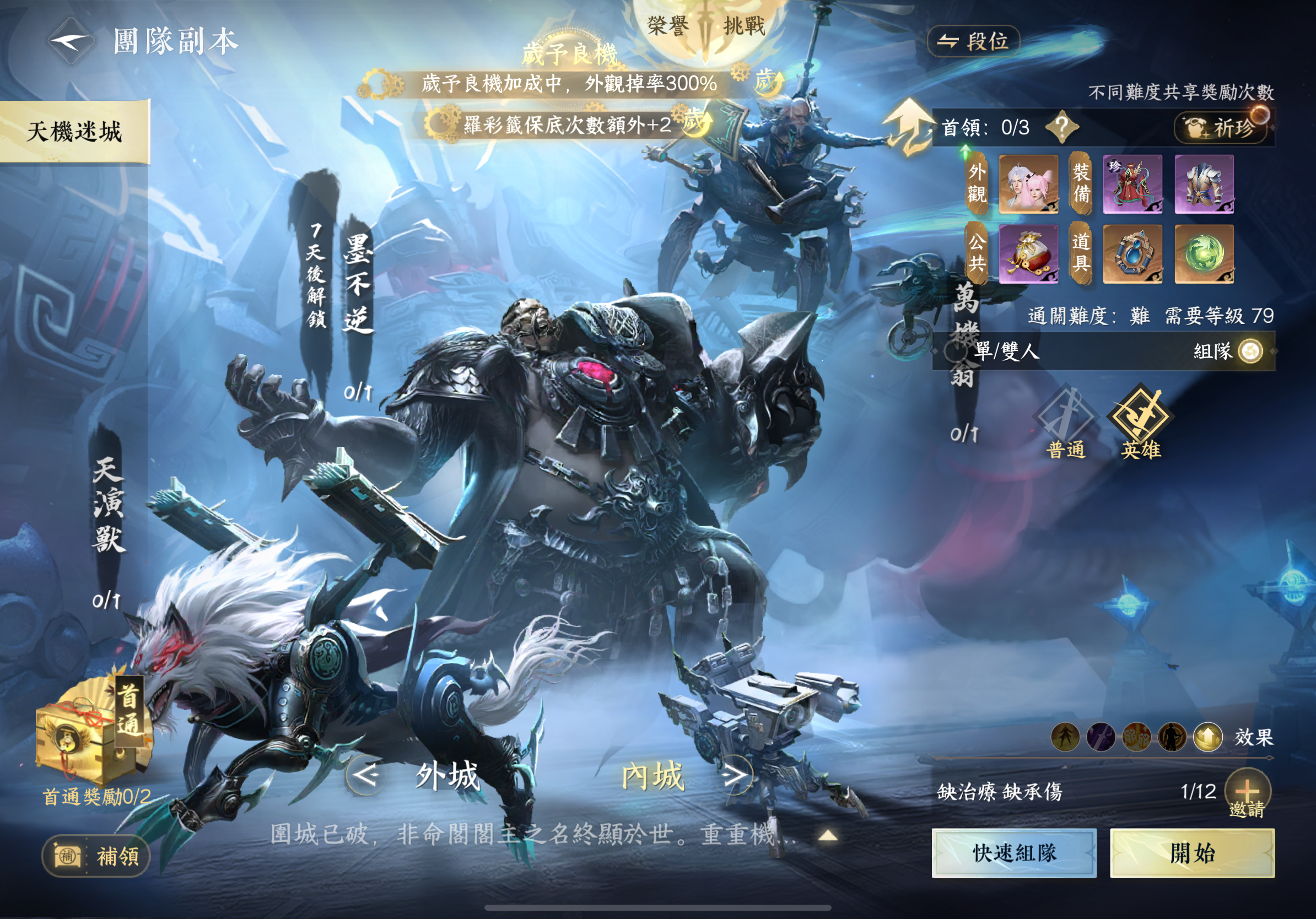View the couple hairstyle appearance reward

pyautogui.click(x=1028, y=184)
